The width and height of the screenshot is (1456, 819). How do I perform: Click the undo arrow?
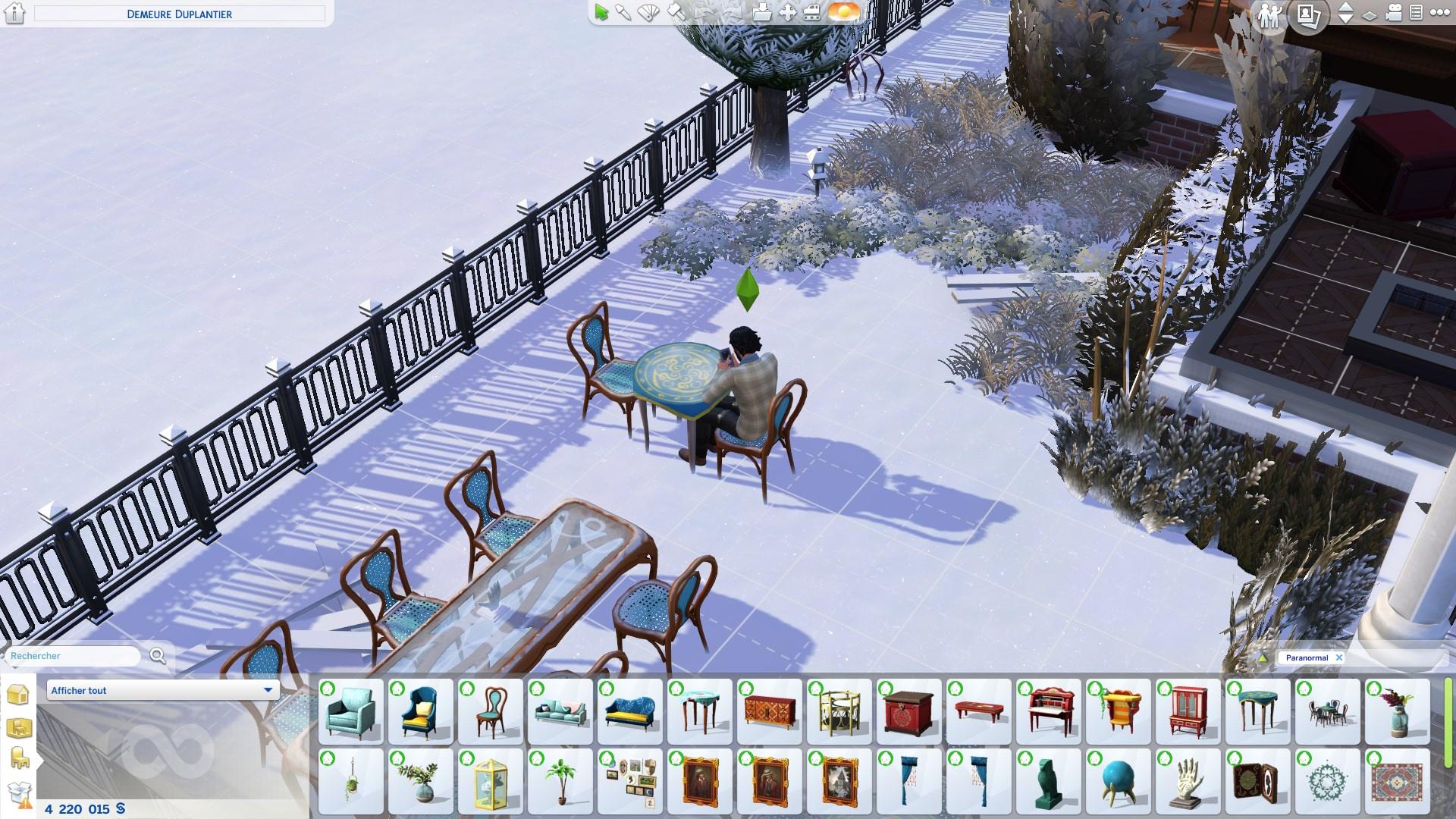click(704, 11)
